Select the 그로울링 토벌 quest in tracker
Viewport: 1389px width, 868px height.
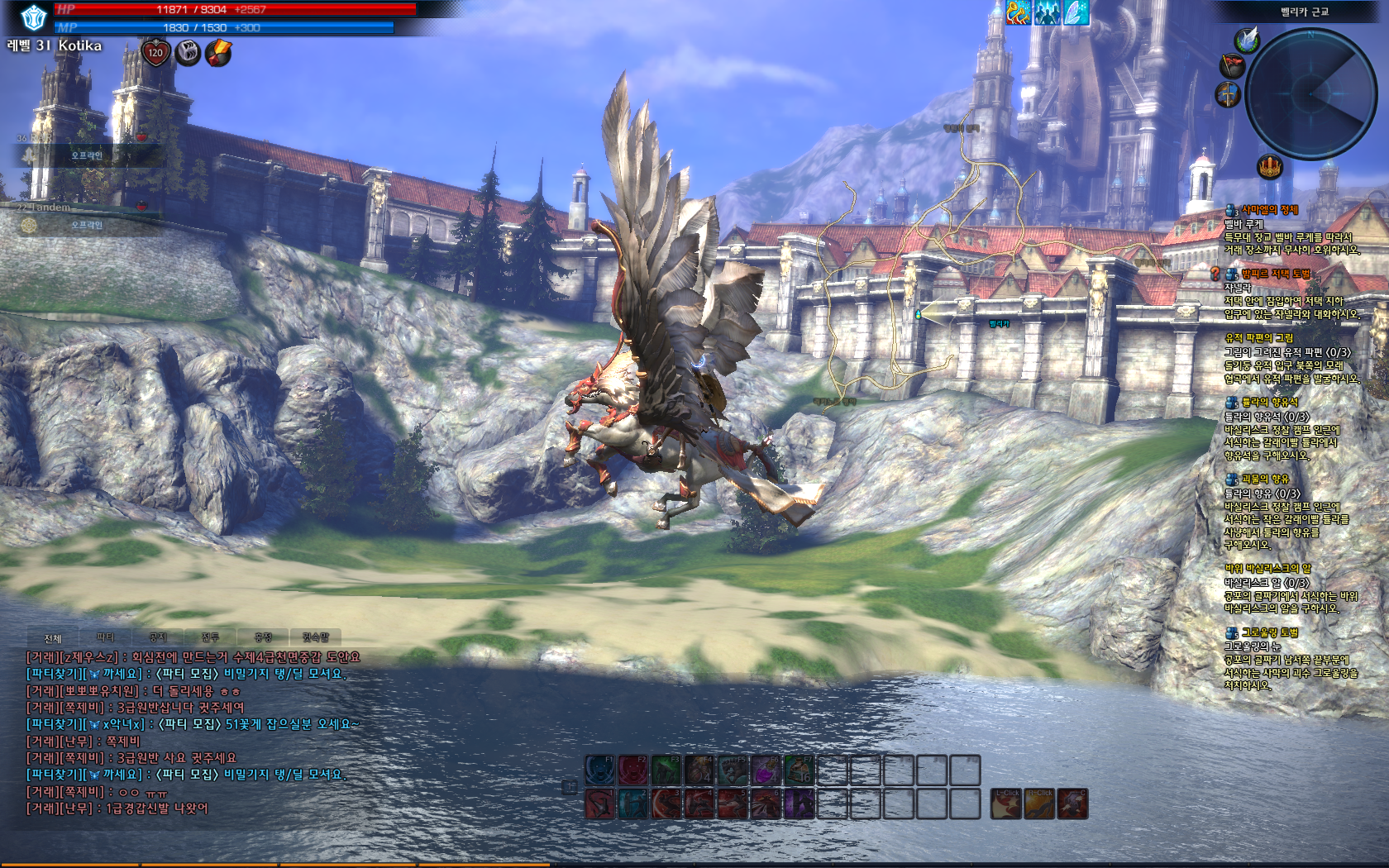pyautogui.click(x=1269, y=632)
